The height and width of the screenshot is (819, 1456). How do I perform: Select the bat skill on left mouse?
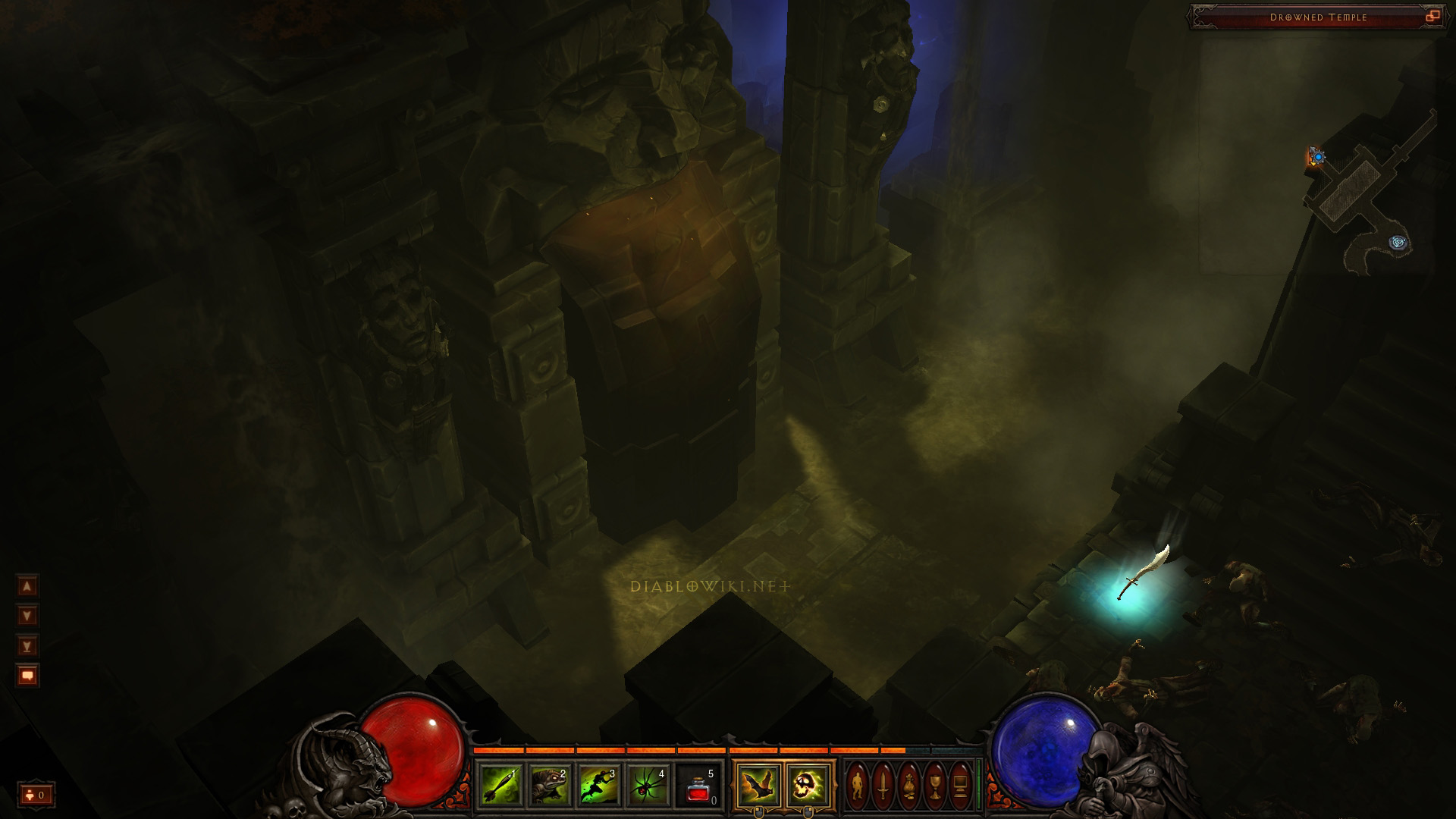(758, 786)
